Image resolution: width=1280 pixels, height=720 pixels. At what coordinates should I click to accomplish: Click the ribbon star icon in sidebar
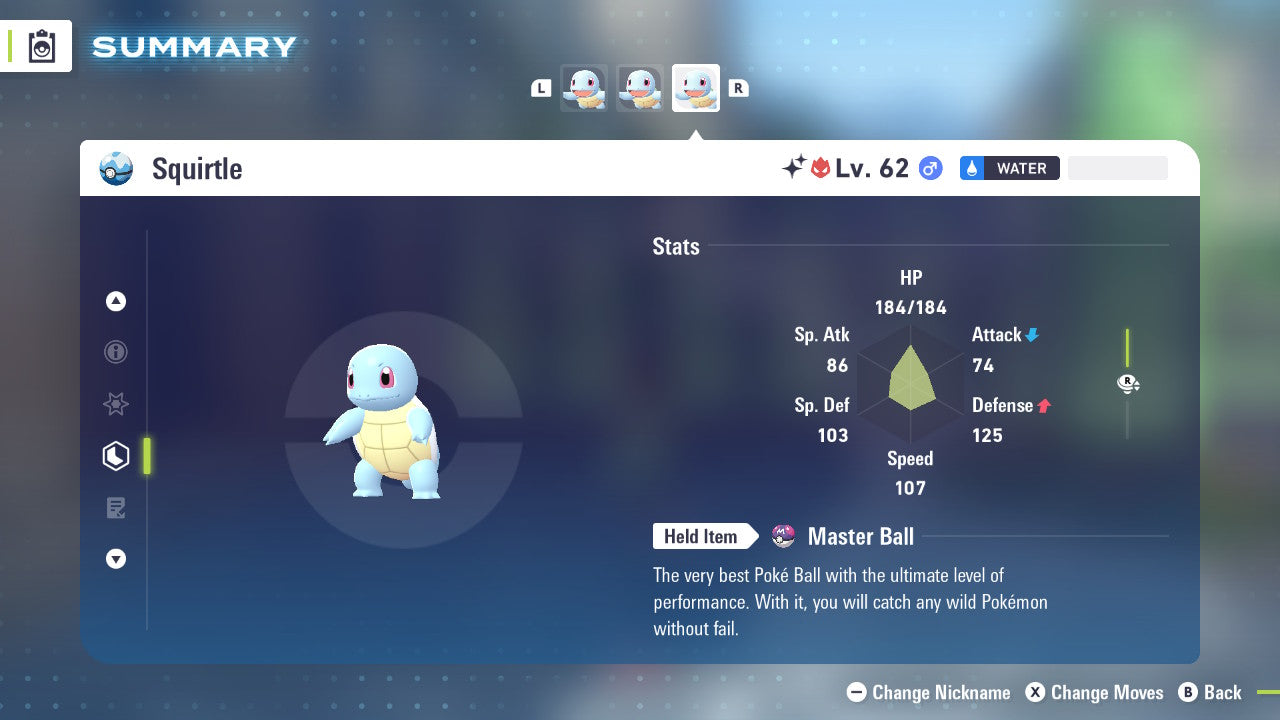coord(116,404)
